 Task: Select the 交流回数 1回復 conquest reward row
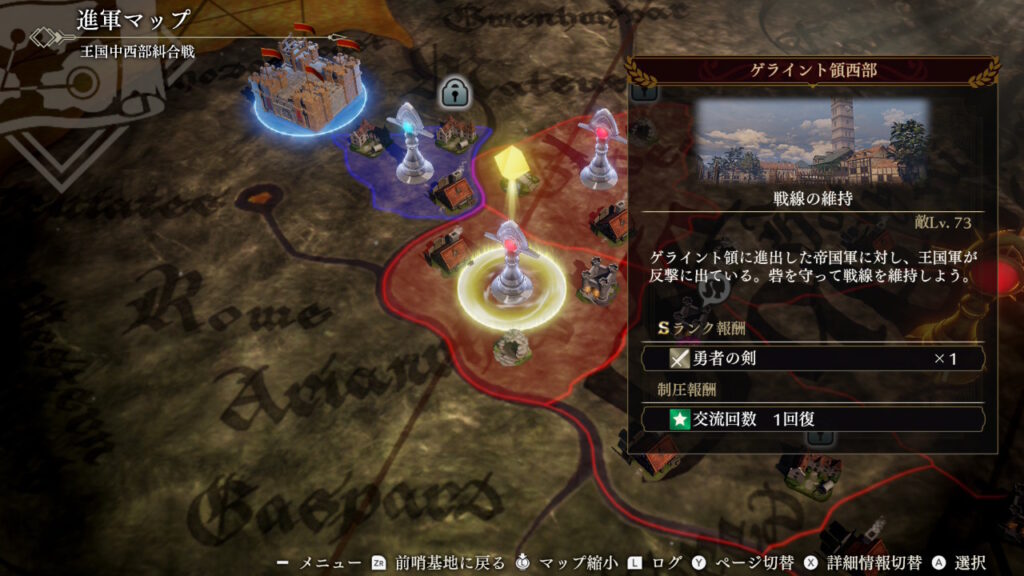point(812,419)
